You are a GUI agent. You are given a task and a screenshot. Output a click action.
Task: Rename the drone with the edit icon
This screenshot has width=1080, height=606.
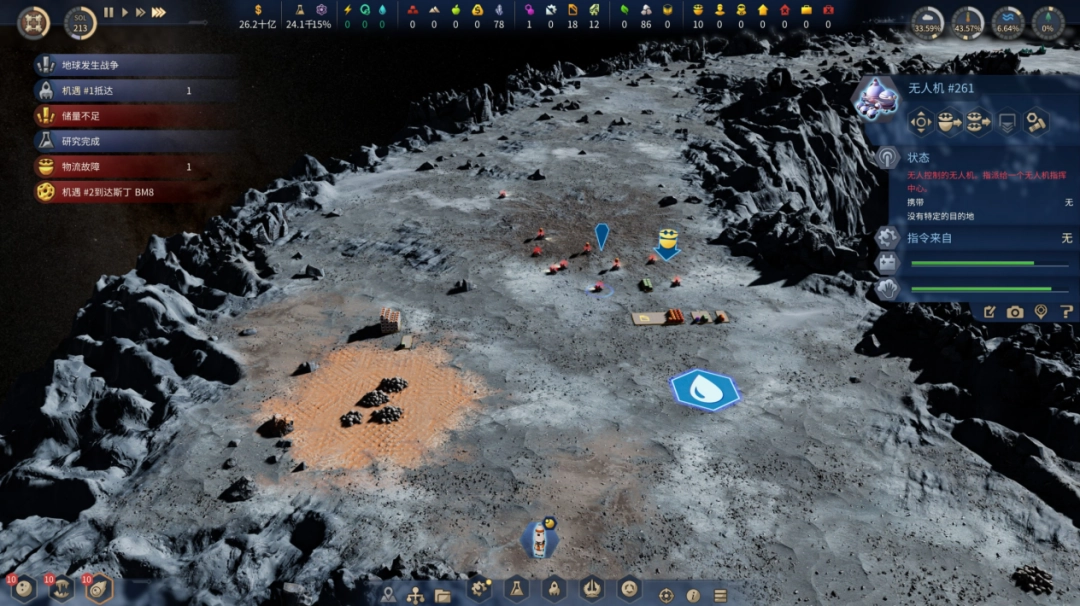click(989, 312)
